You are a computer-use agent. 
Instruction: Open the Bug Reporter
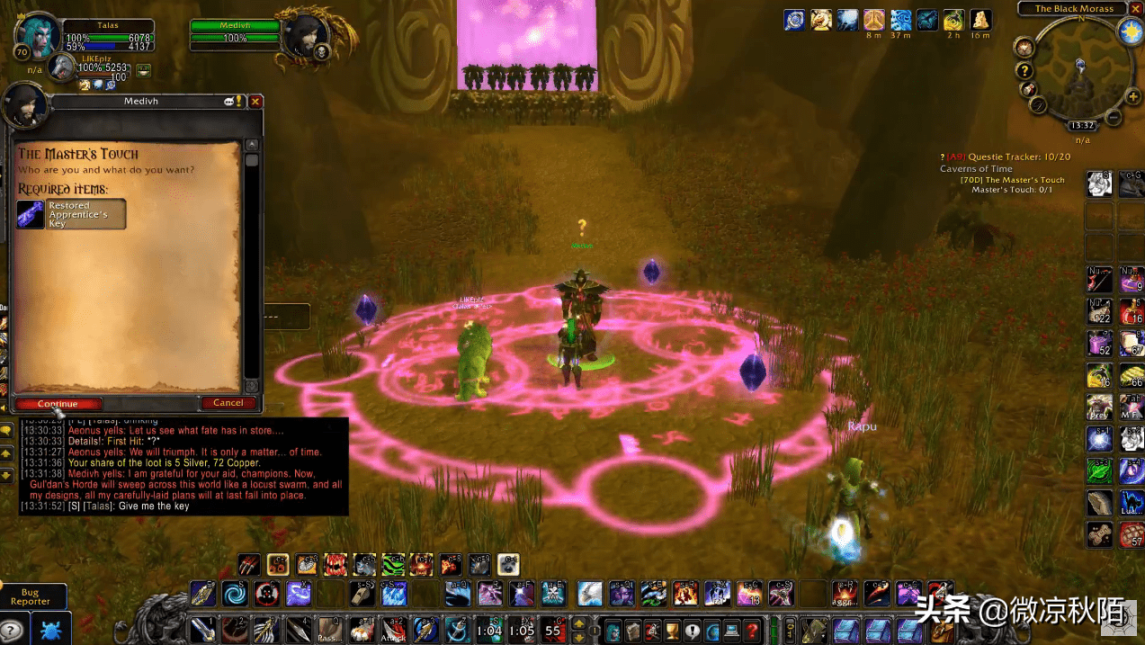[x=30, y=597]
